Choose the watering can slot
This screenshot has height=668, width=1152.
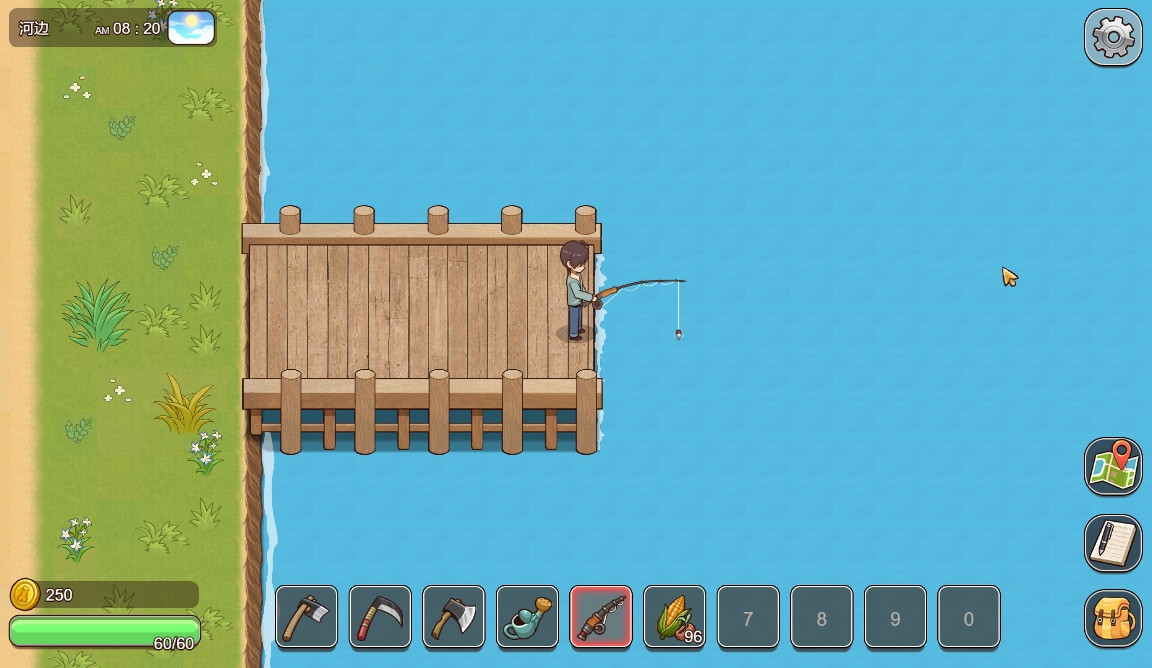pos(527,617)
